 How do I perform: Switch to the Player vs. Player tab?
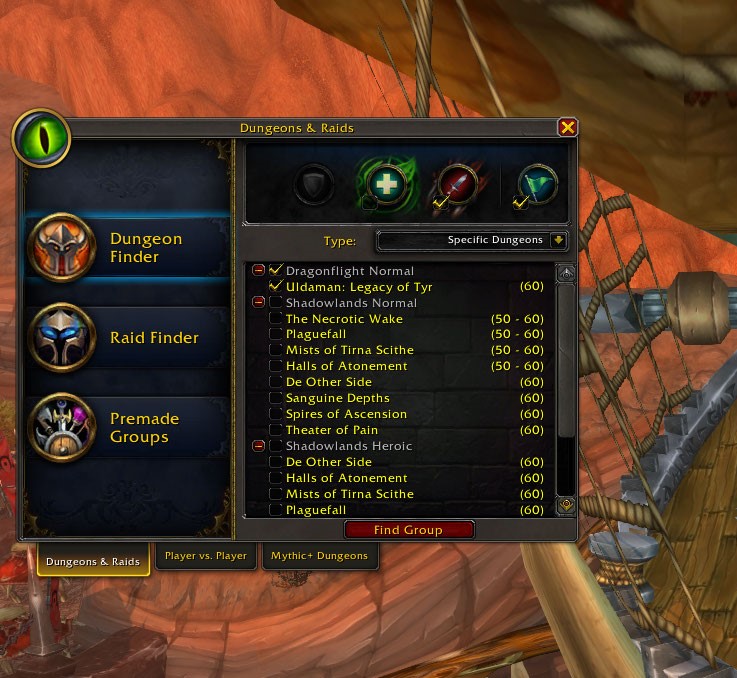point(206,556)
